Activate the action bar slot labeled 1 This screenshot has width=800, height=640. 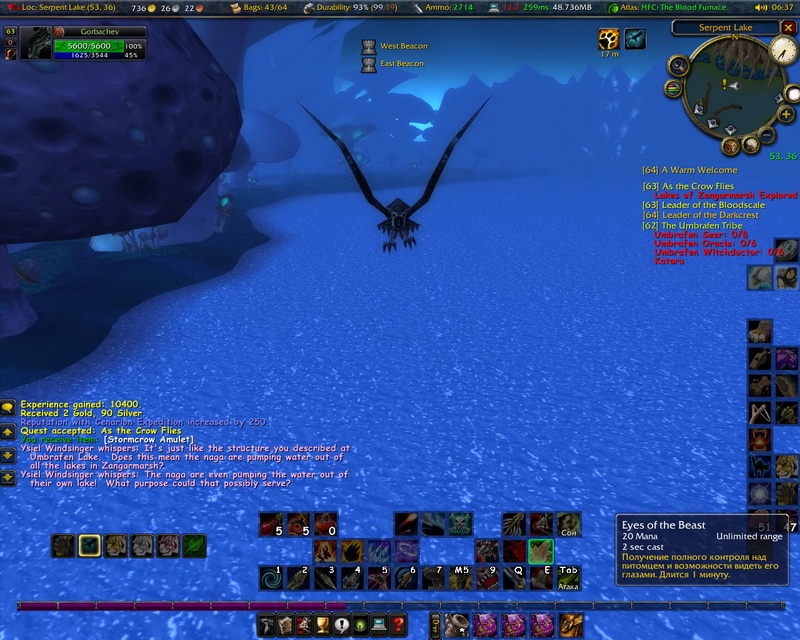[271, 577]
